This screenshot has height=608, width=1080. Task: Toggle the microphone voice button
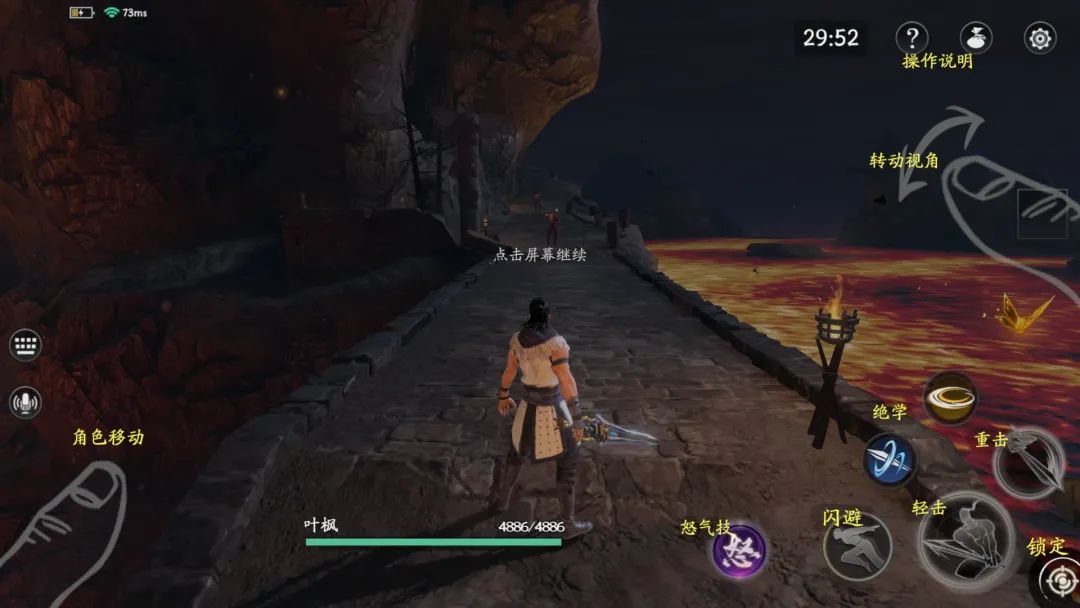click(x=25, y=403)
